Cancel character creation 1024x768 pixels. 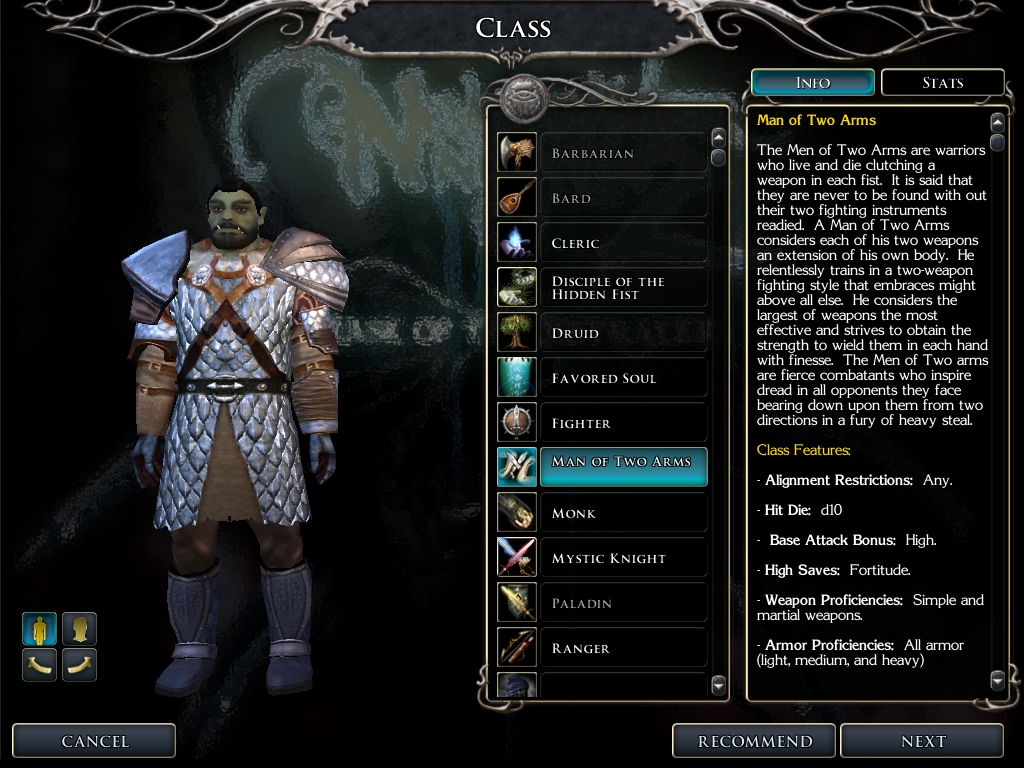coord(95,741)
